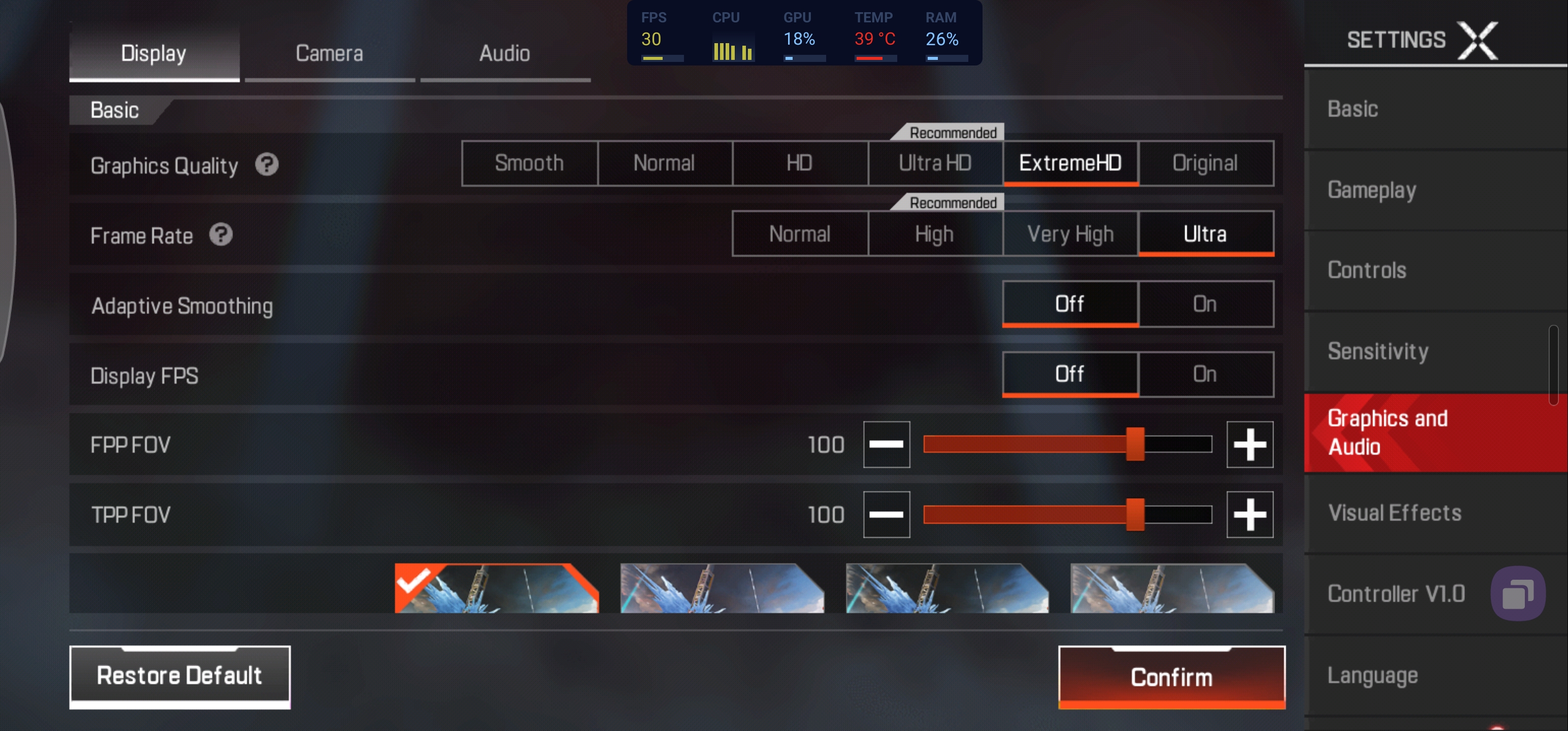
Task: Restore Default settings
Action: pos(180,675)
